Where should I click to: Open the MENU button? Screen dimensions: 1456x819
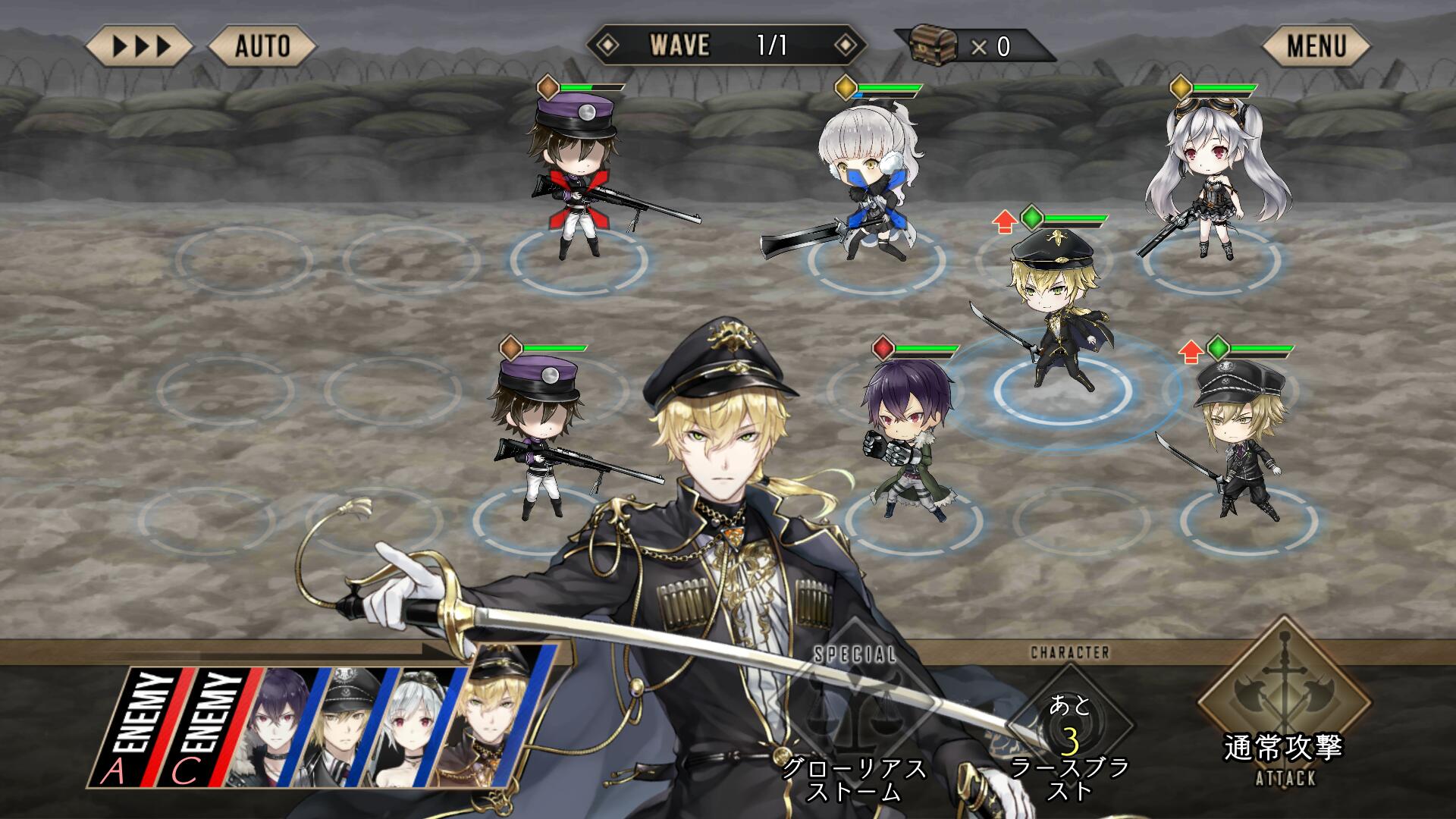tap(1316, 47)
